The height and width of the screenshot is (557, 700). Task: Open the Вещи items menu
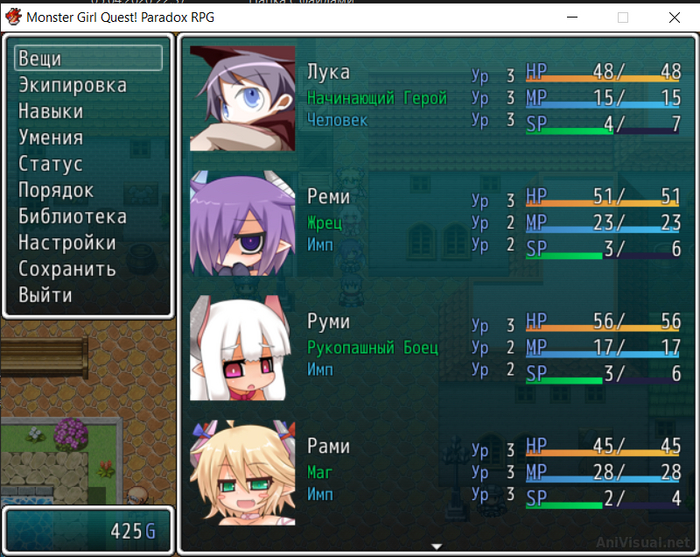[x=88, y=59]
